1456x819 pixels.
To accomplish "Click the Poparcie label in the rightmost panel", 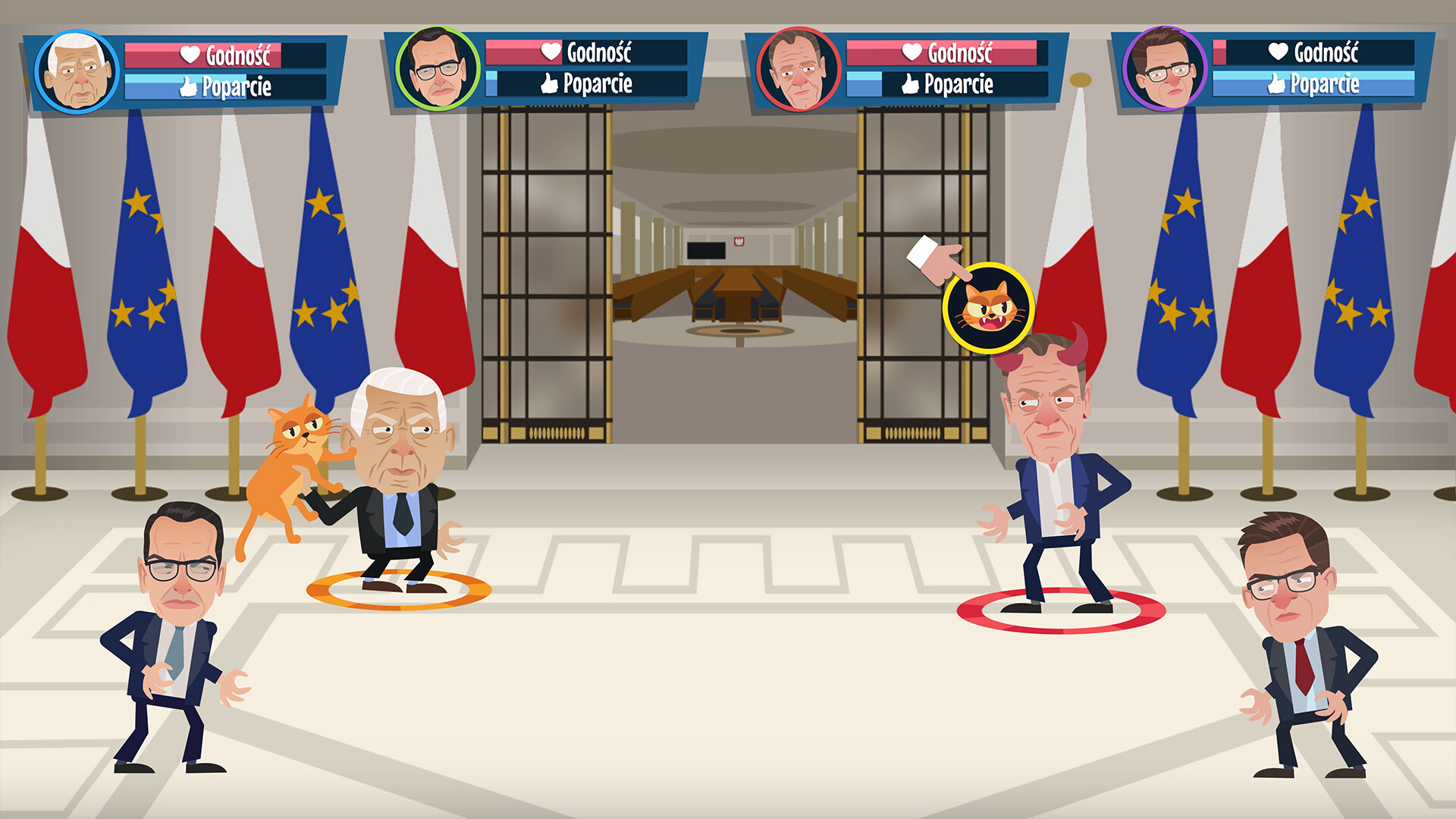I will pos(1323,86).
